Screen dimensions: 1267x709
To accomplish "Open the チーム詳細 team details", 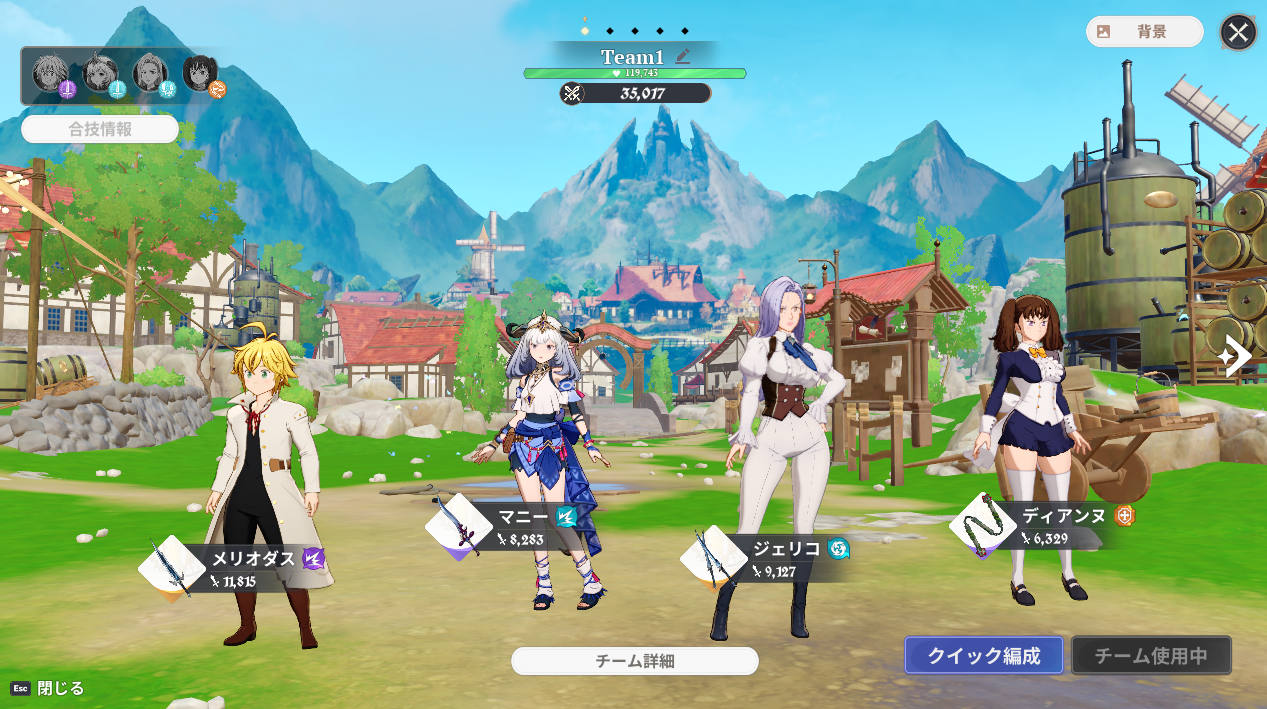I will pos(635,661).
